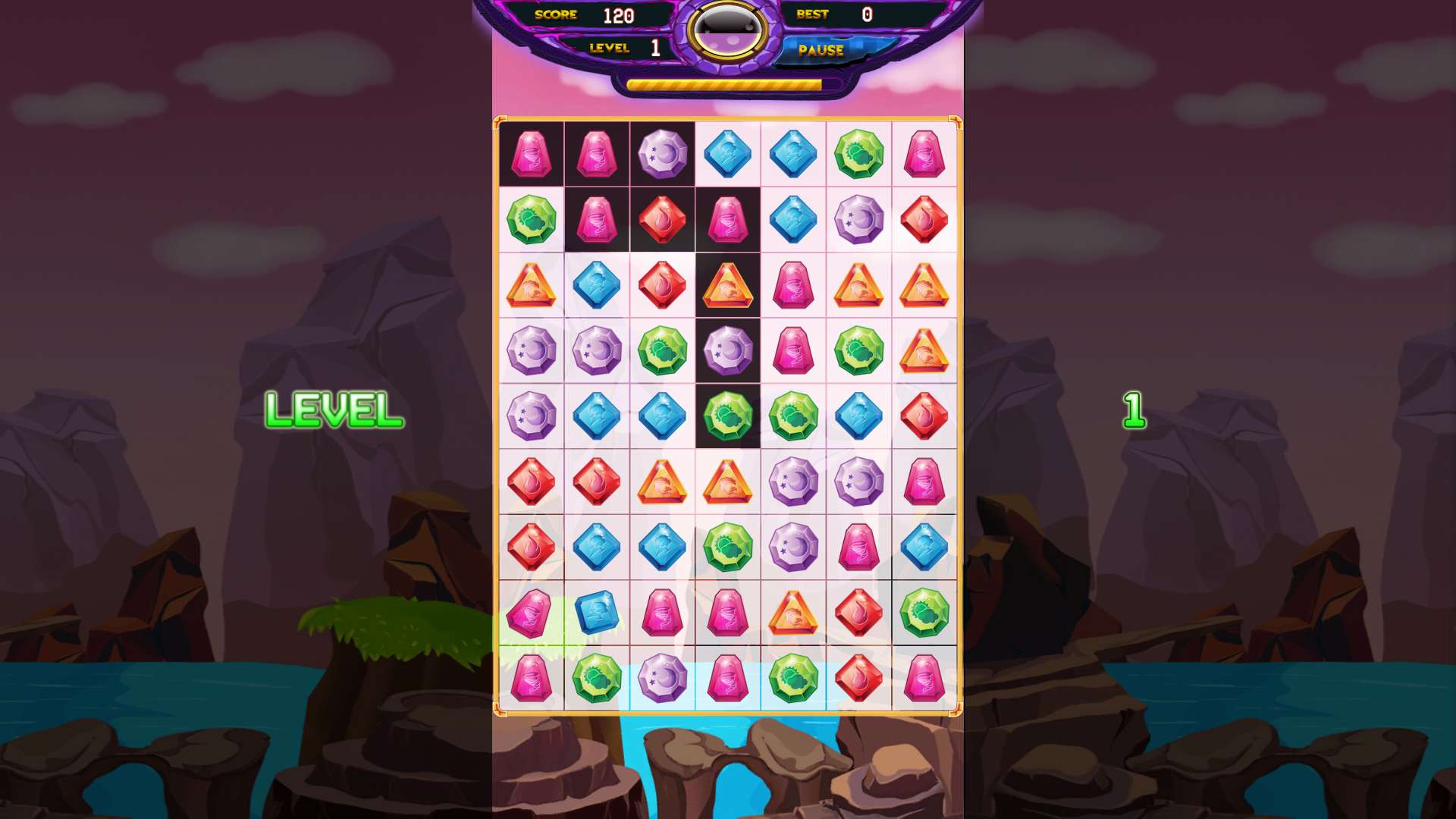This screenshot has height=819, width=1456.
Task: Select the tilted blue square gem
Action: (597, 612)
